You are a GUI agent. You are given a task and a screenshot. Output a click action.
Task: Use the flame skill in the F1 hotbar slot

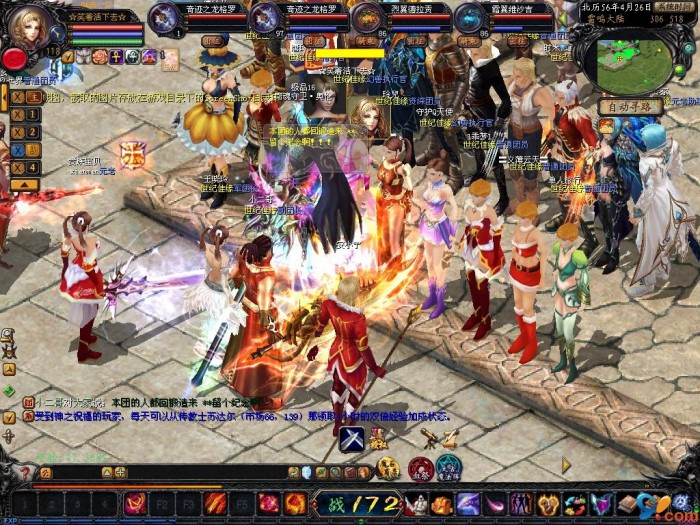135,504
